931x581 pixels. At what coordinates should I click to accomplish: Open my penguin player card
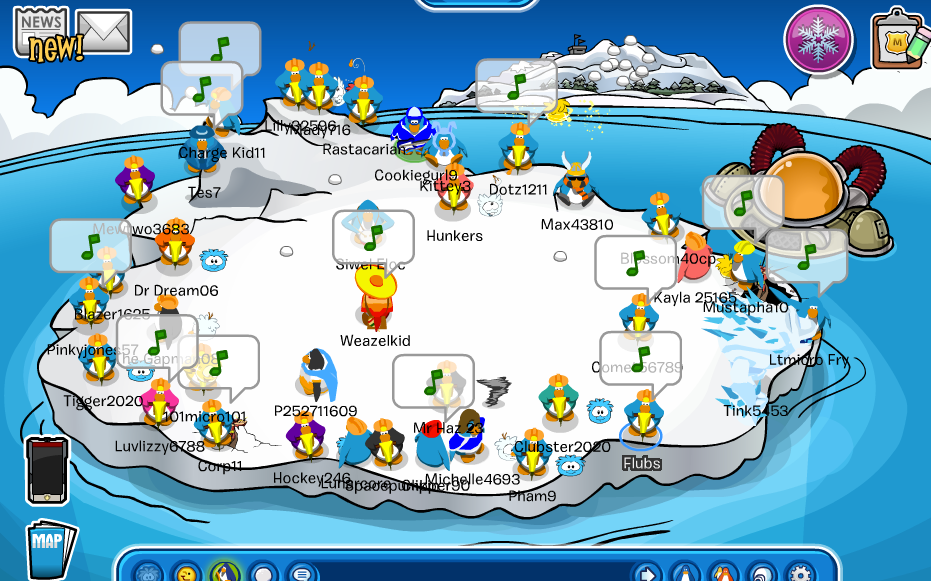[686, 574]
